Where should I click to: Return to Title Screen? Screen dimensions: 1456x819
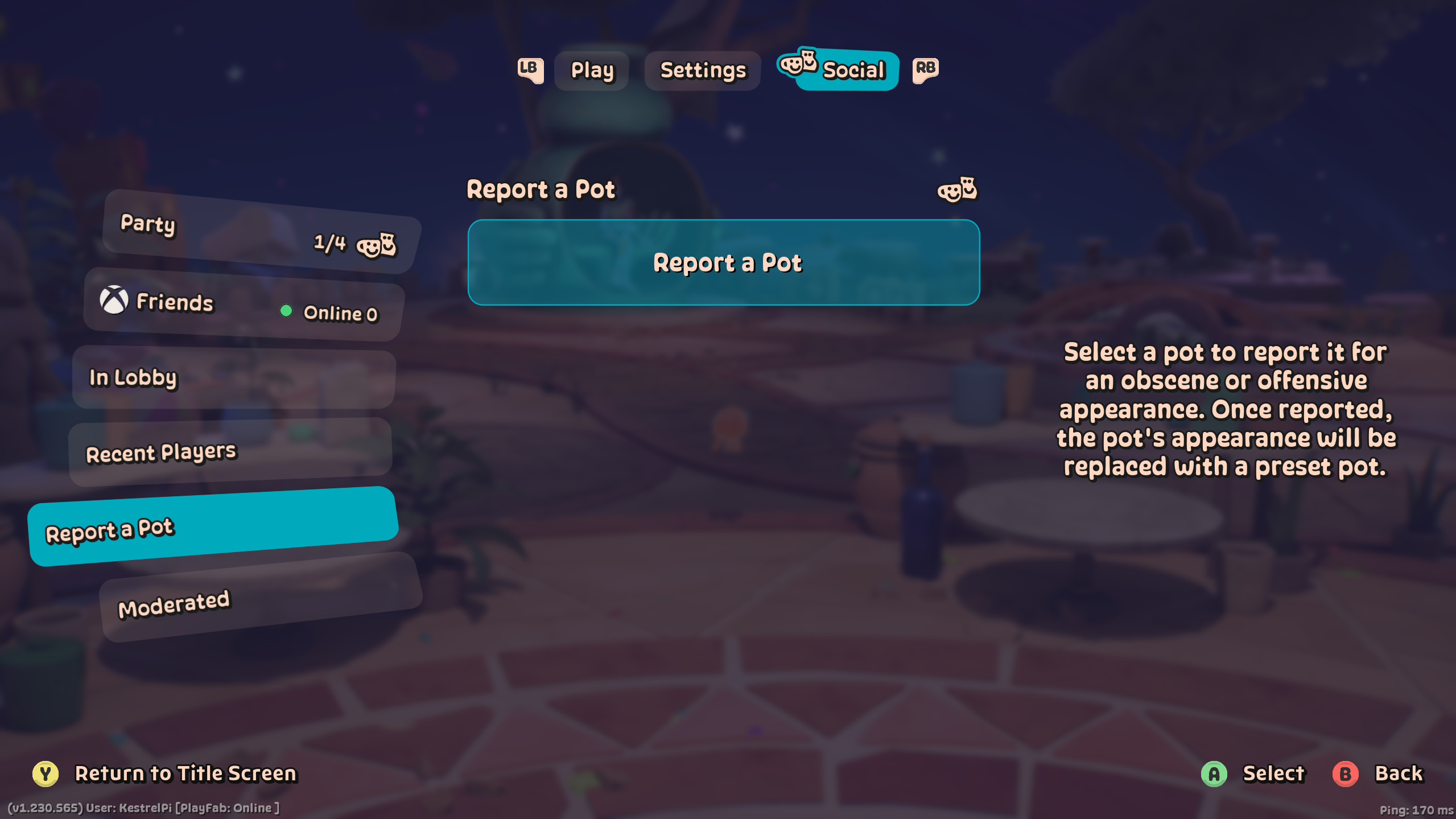(165, 774)
